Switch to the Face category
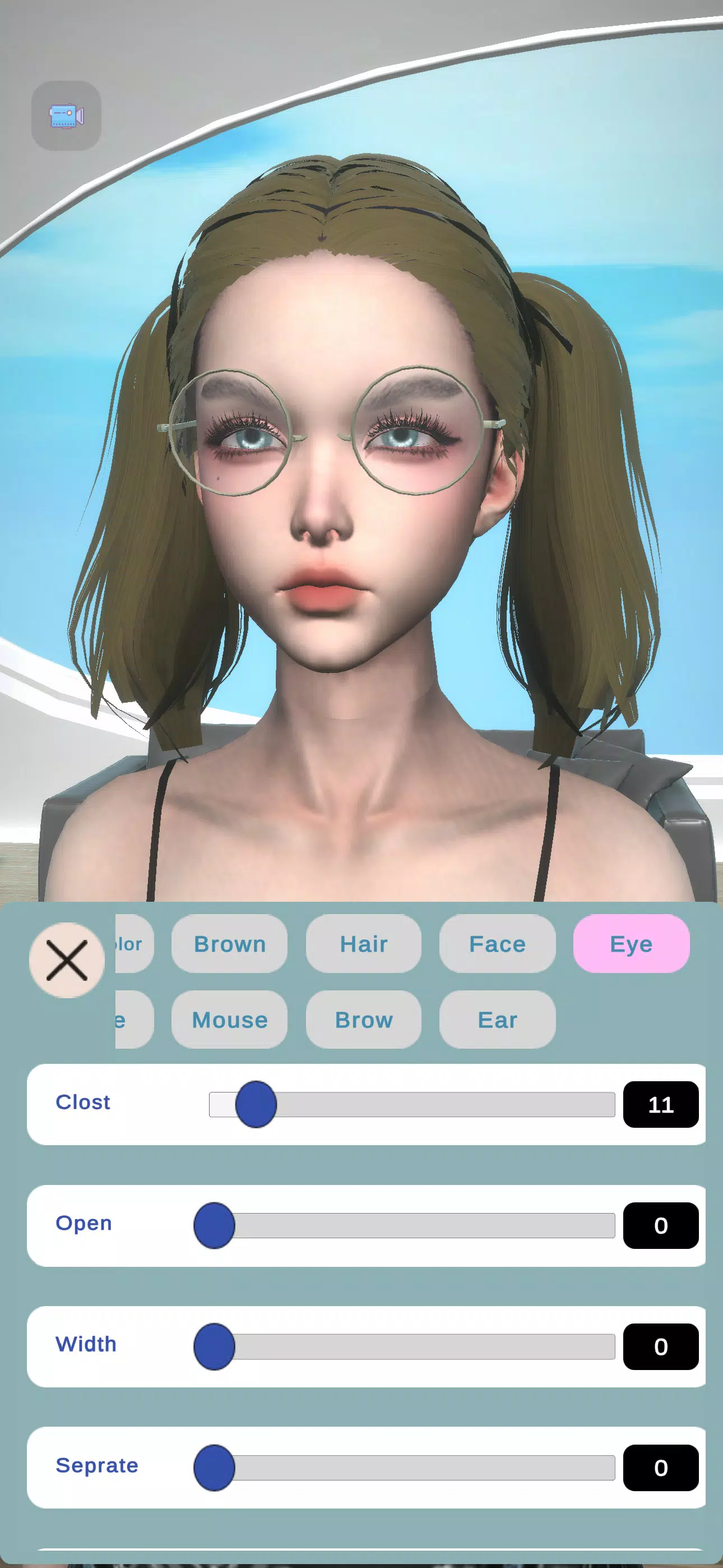This screenshot has height=1568, width=723. (x=497, y=944)
